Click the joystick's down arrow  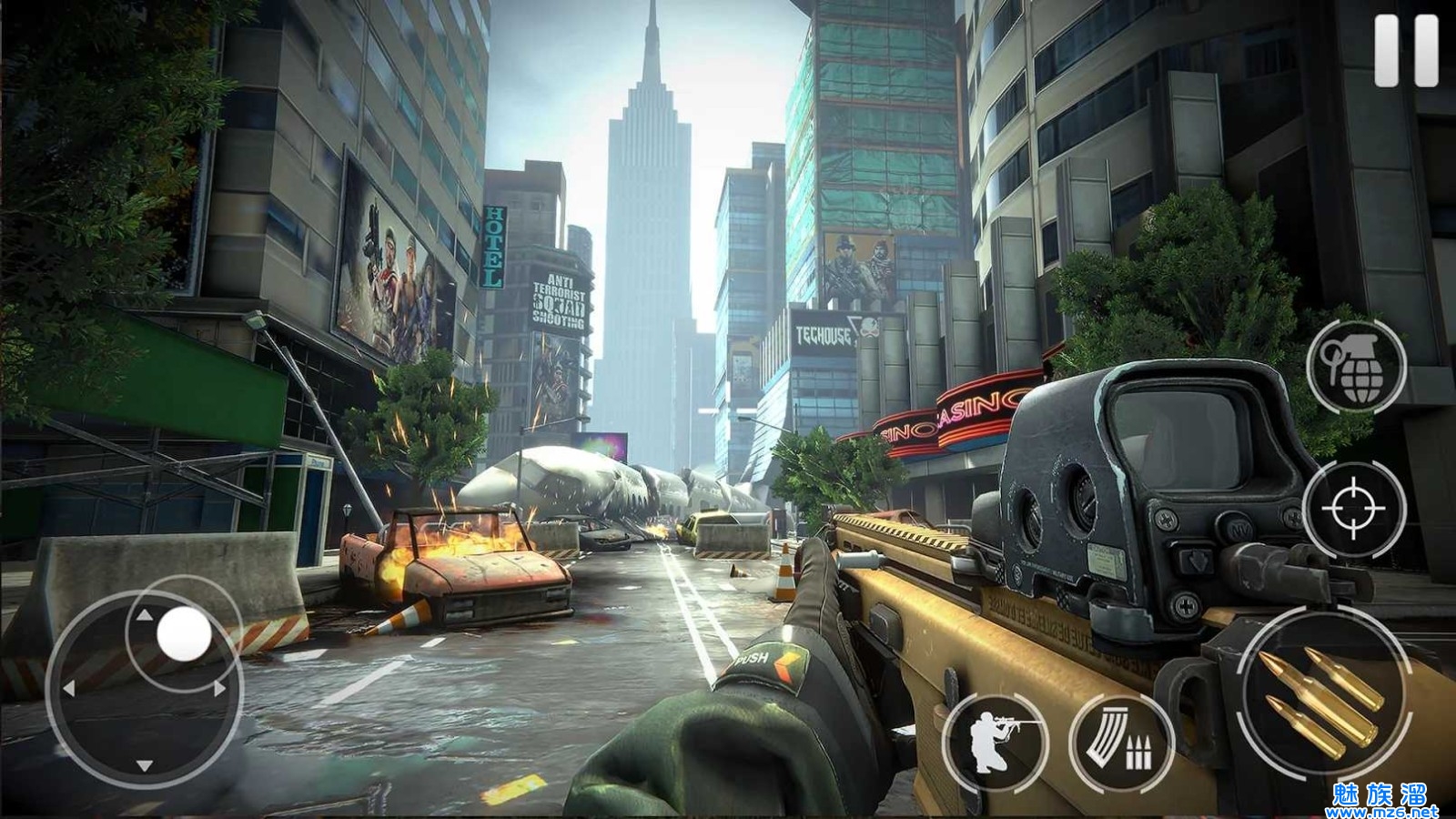pos(144,765)
